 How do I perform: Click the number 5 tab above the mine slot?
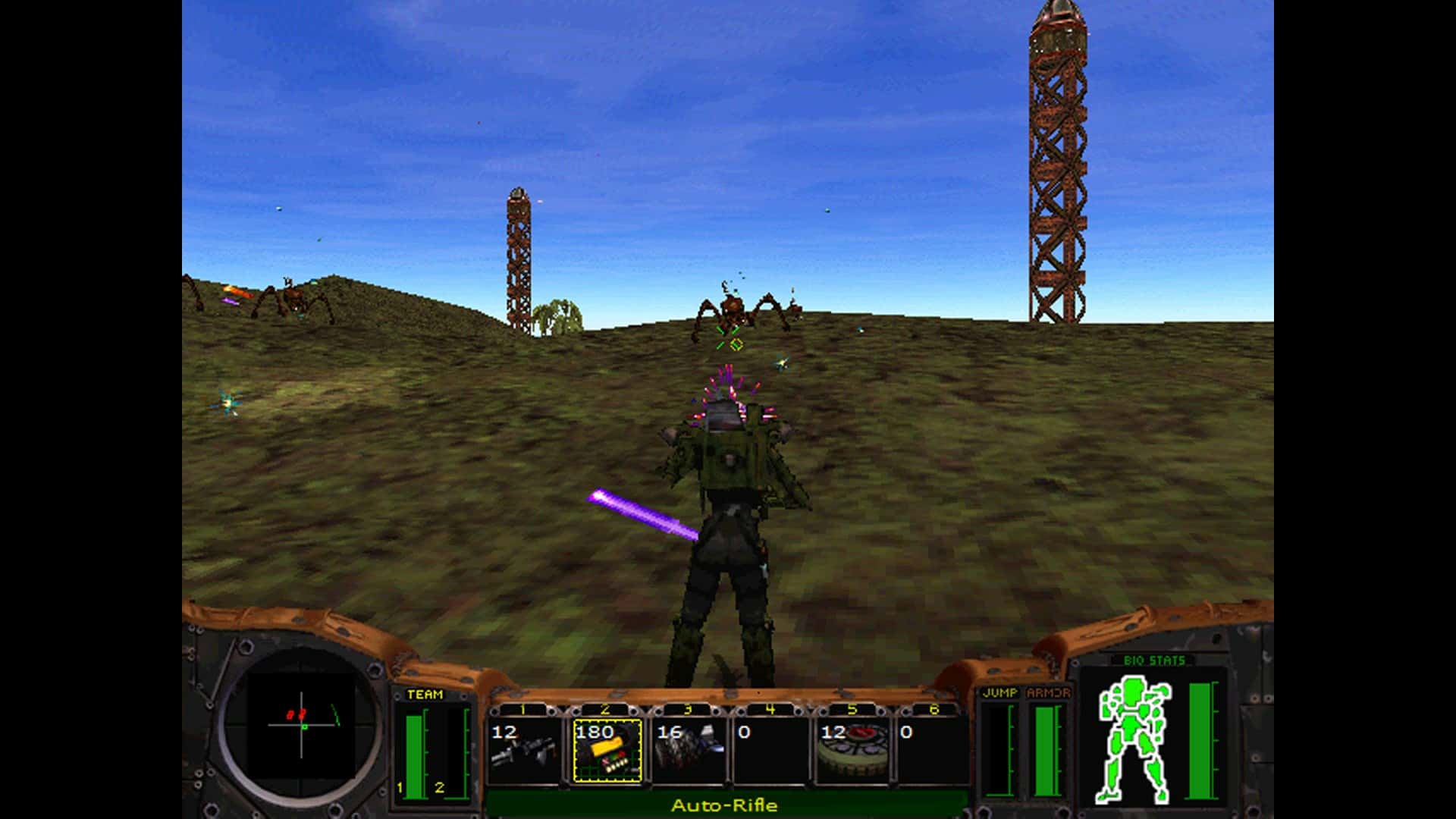pos(853,710)
